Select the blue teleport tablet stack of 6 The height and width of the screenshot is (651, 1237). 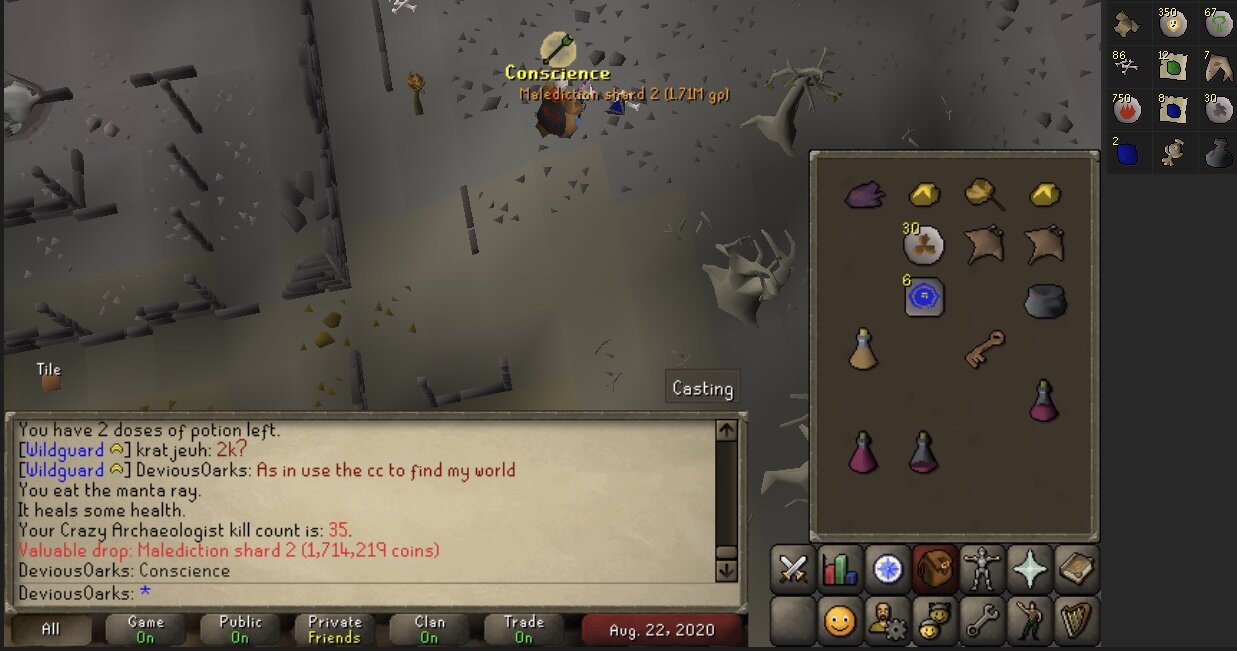(x=924, y=297)
